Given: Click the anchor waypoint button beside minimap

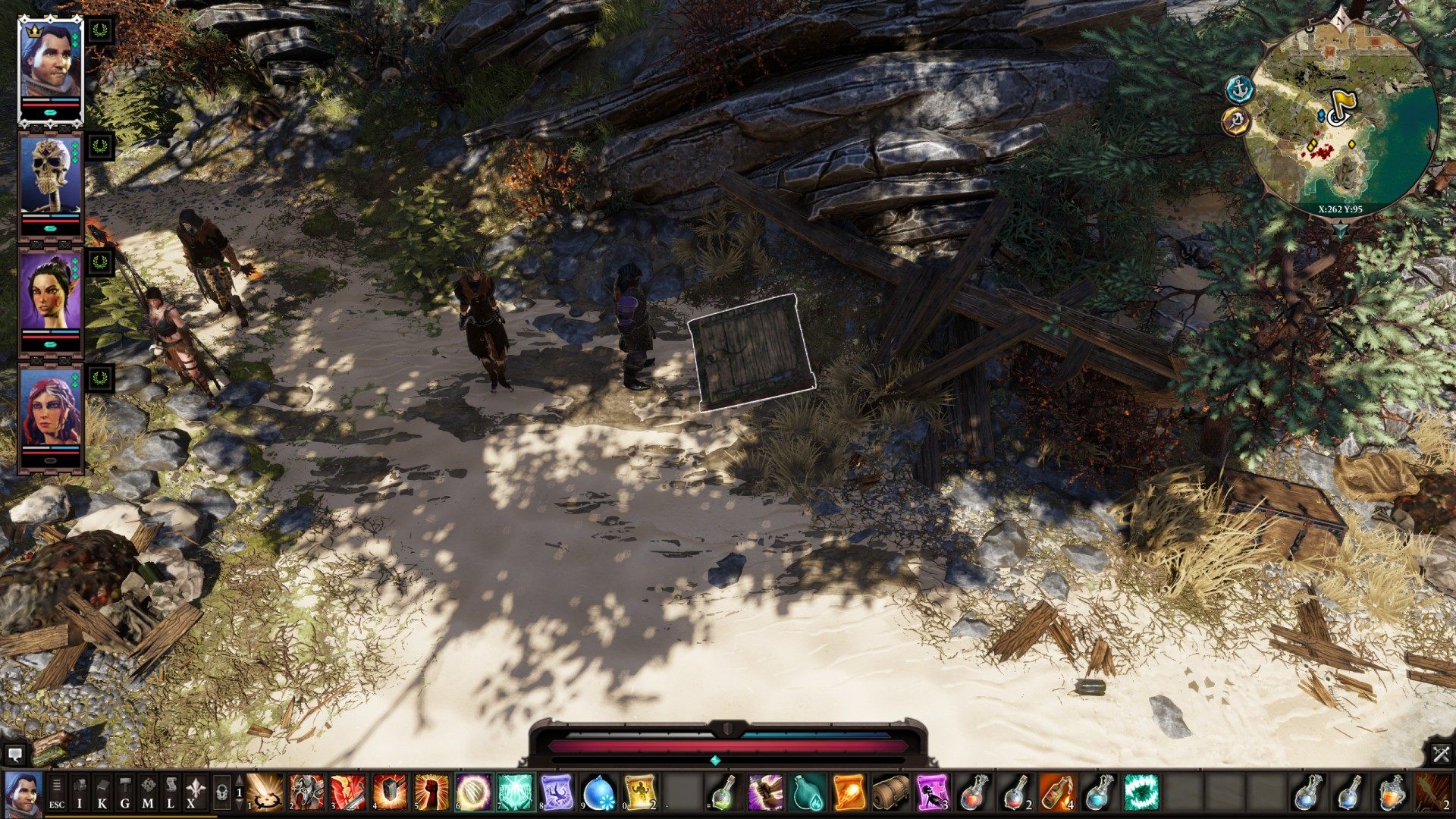Looking at the screenshot, I should (x=1239, y=89).
